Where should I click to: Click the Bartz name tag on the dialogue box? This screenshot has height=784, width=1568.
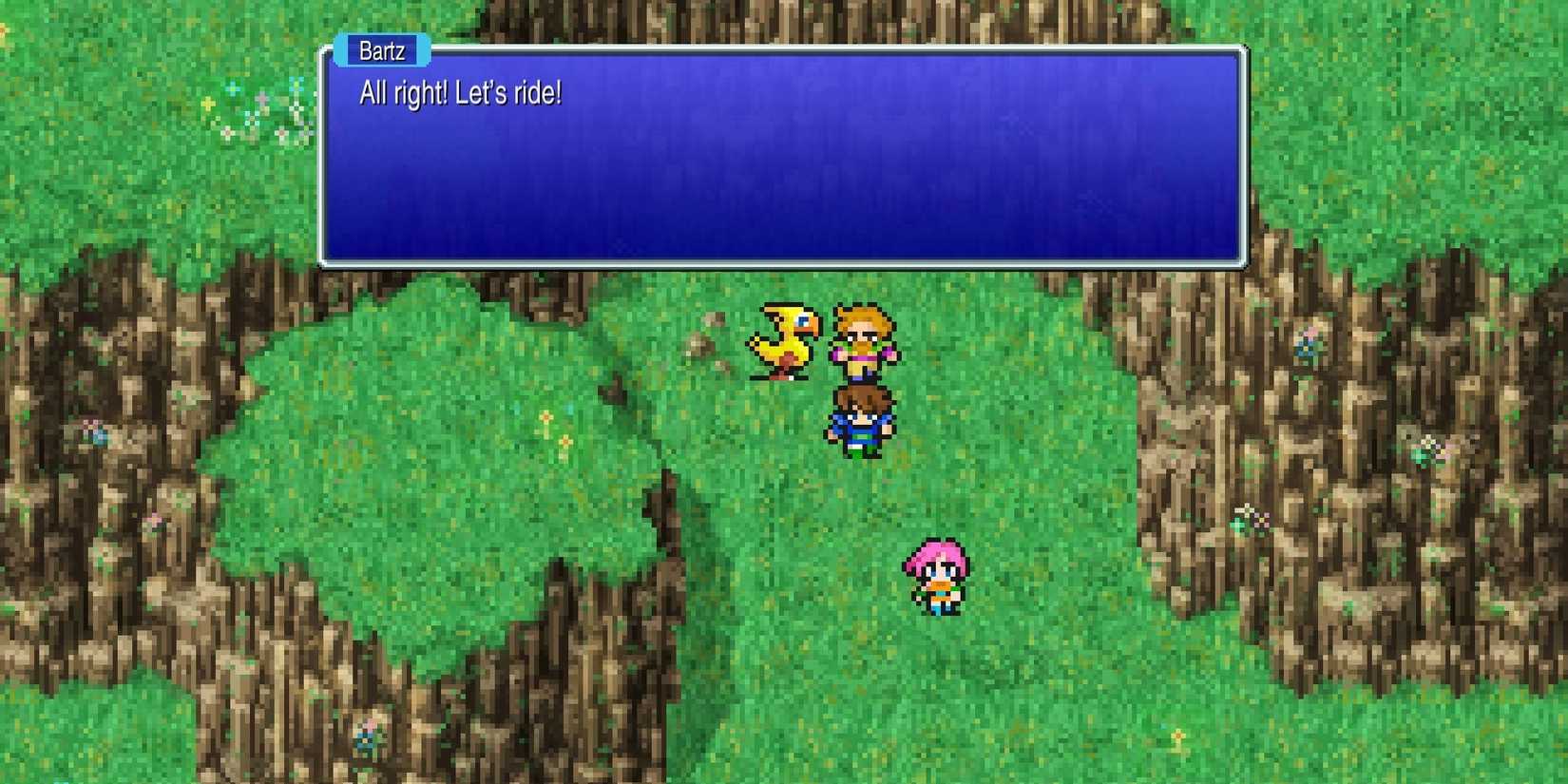click(380, 50)
